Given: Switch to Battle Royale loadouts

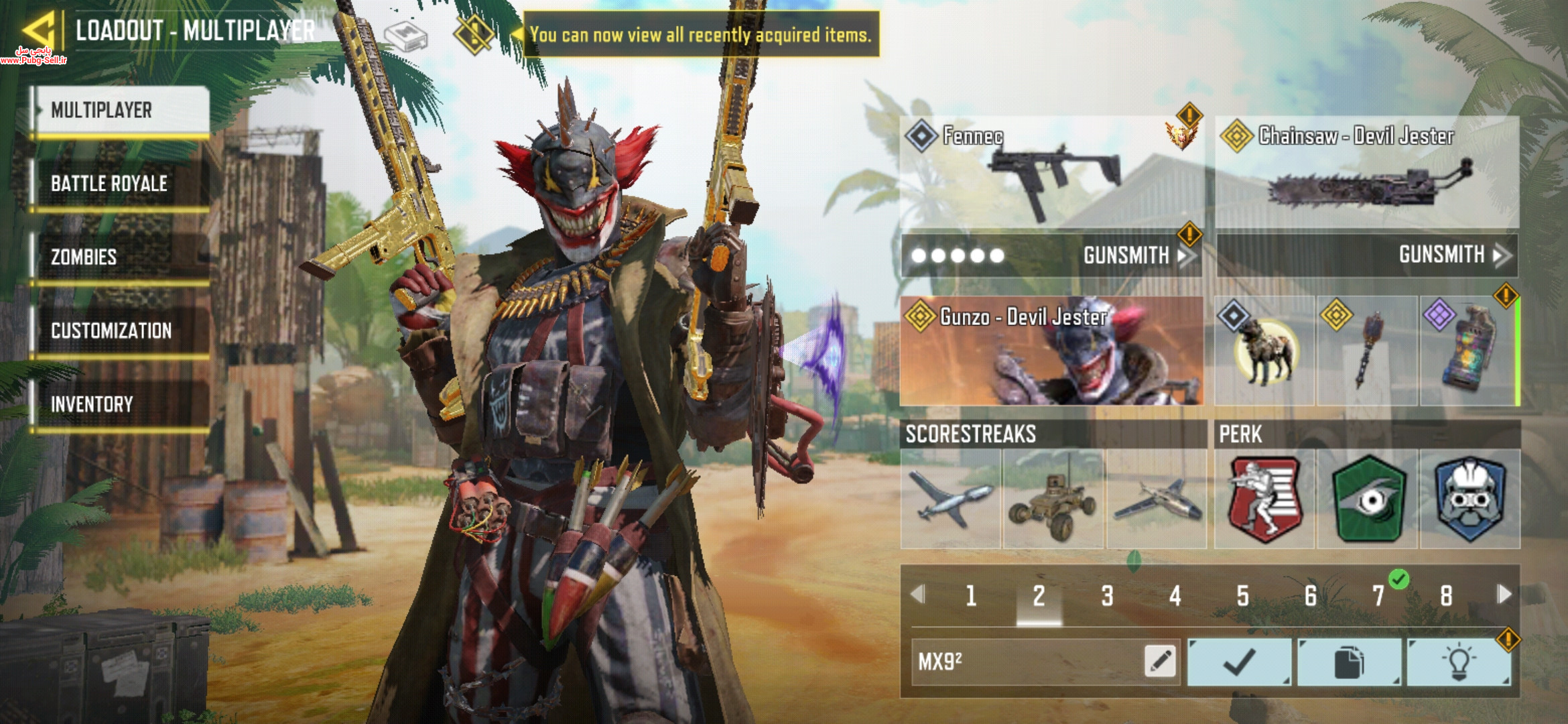Looking at the screenshot, I should click(x=122, y=184).
